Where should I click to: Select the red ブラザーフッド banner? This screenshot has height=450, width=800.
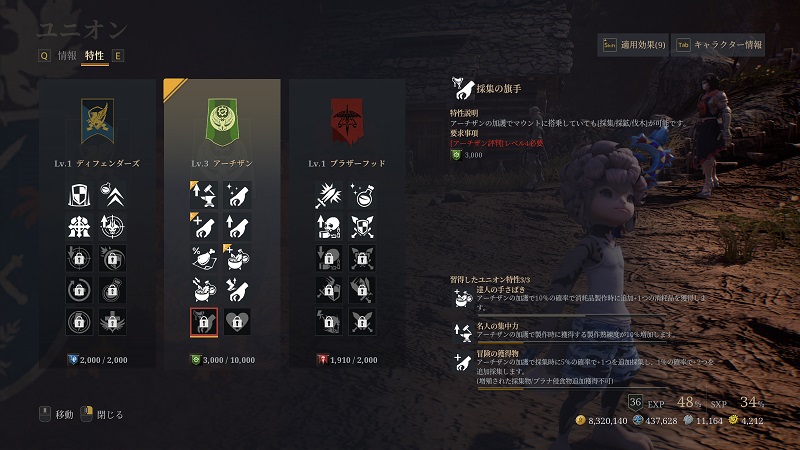click(346, 121)
